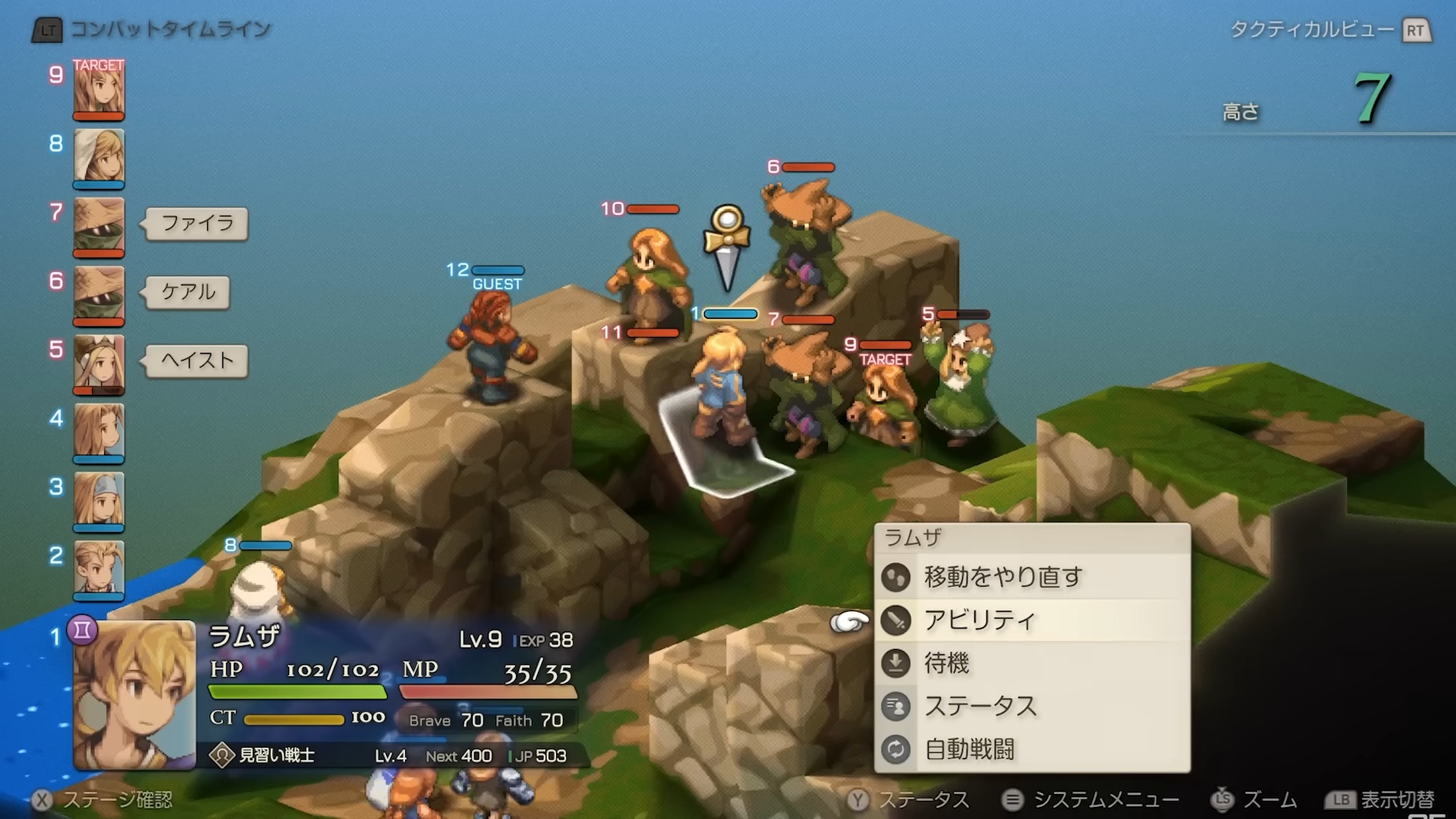
Task: Toggle the コンバットタイムライン with the LT control
Action: pos(47,30)
